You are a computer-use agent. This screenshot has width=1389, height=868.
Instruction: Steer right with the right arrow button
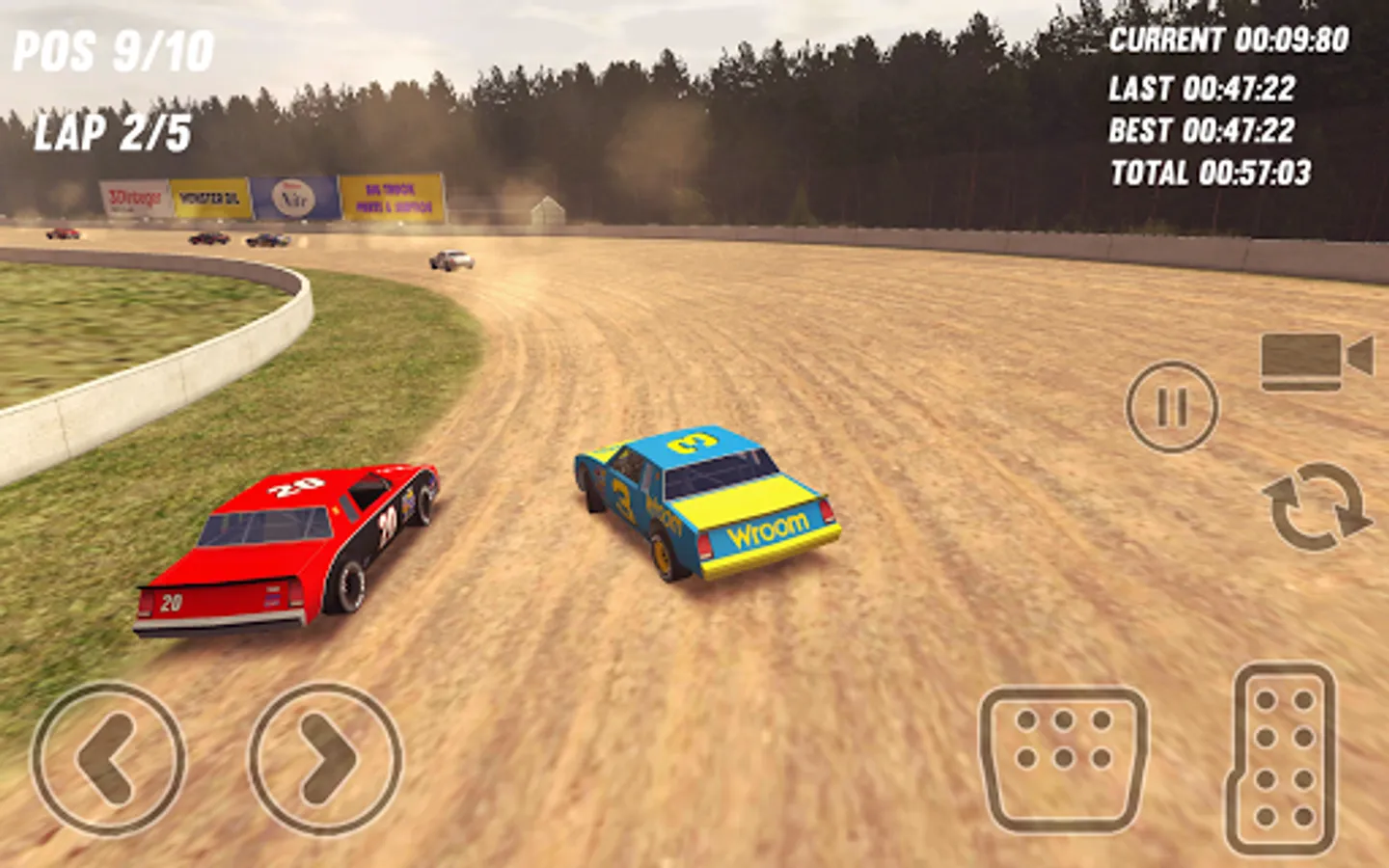(x=325, y=759)
